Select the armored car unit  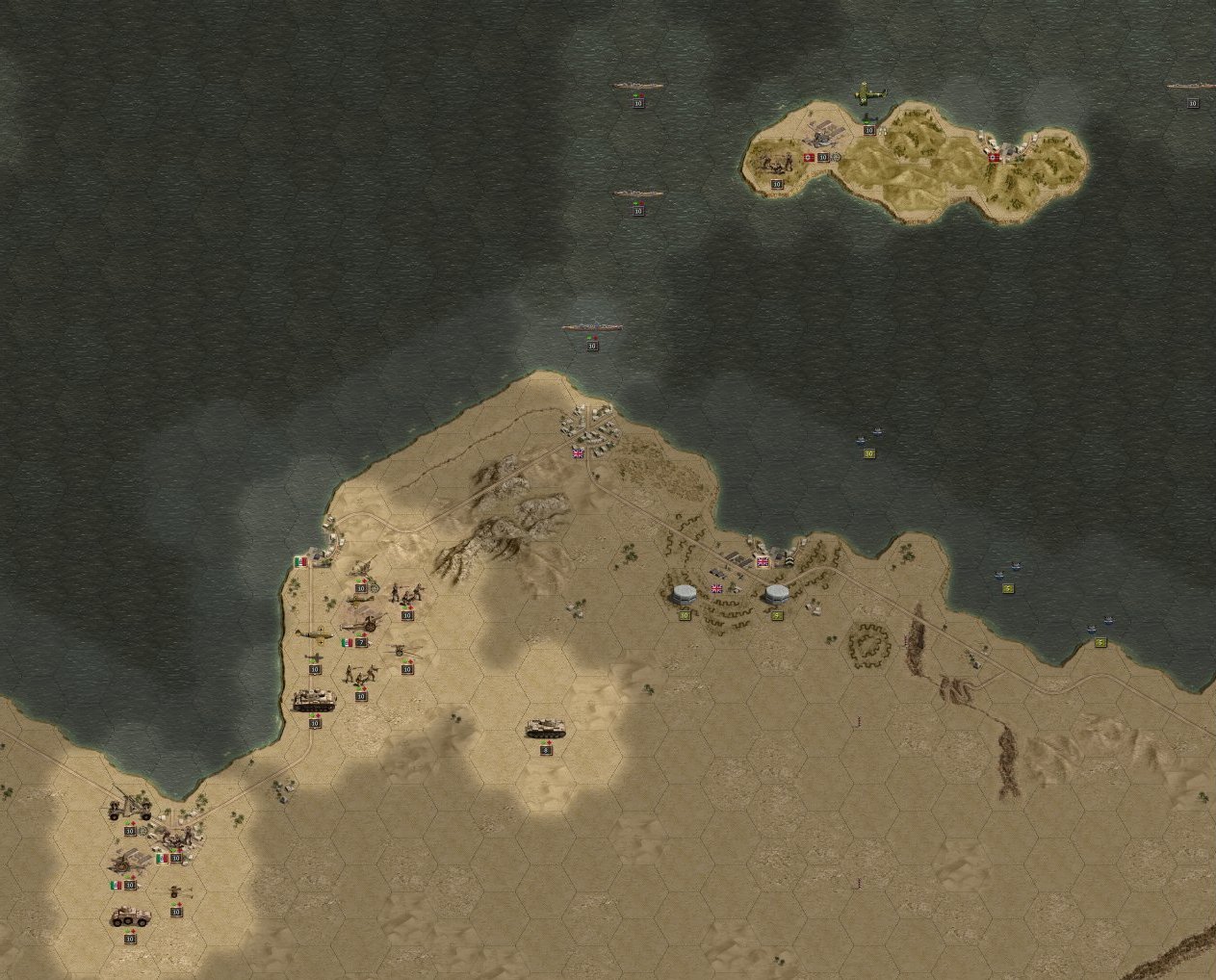pos(130,916)
